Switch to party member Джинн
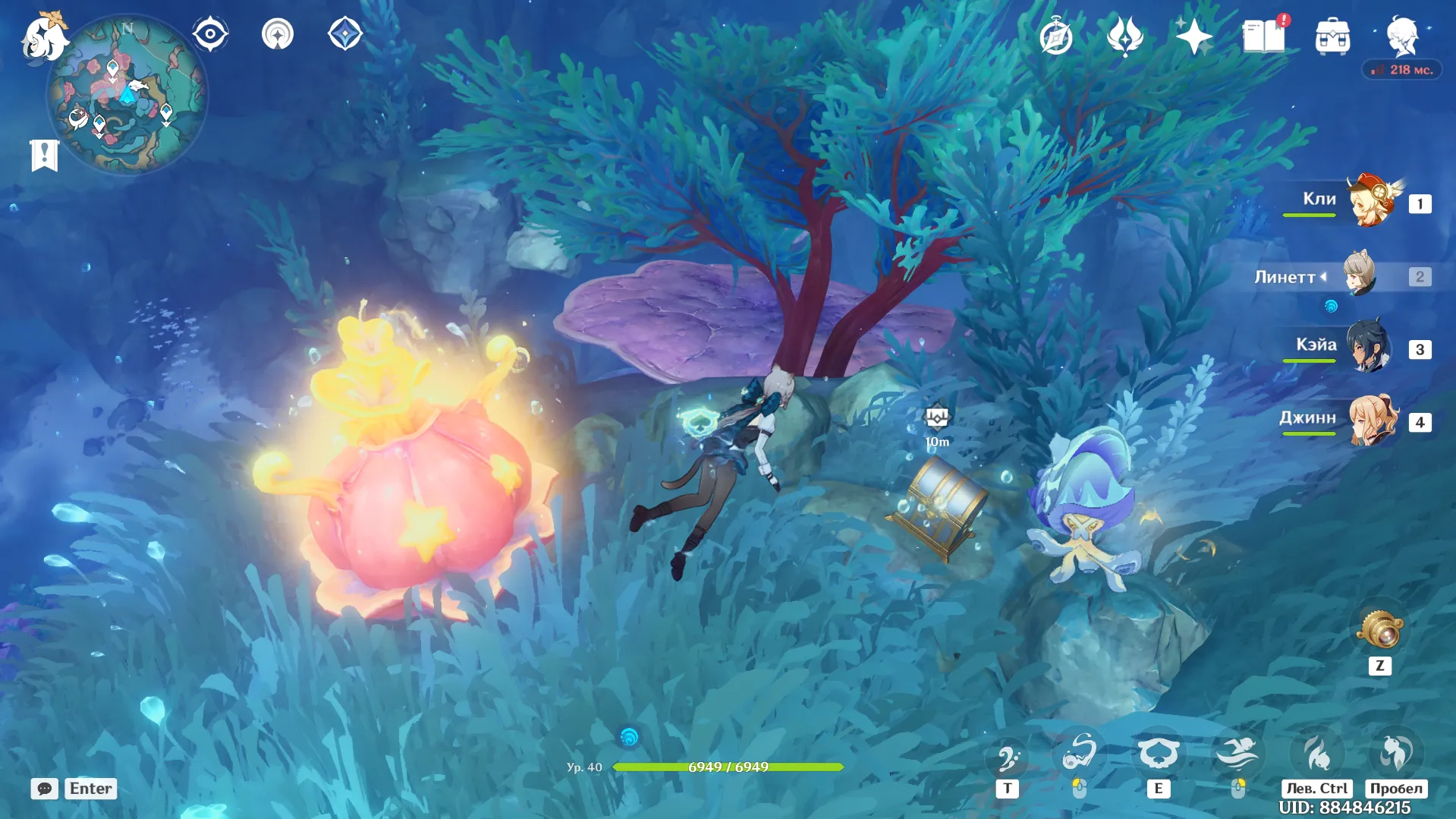Viewport: 1456px width, 819px height. (1372, 421)
